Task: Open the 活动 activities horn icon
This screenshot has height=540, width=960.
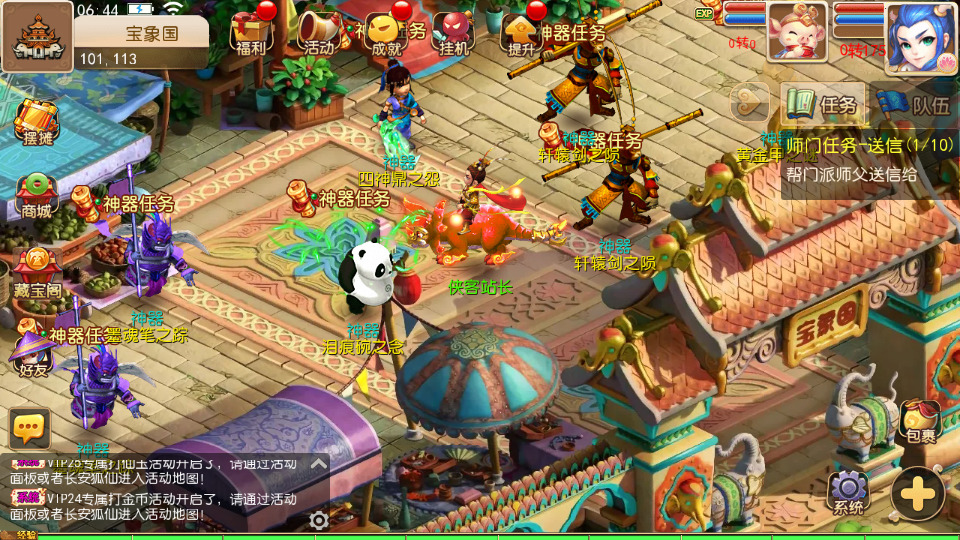Action: [x=318, y=32]
